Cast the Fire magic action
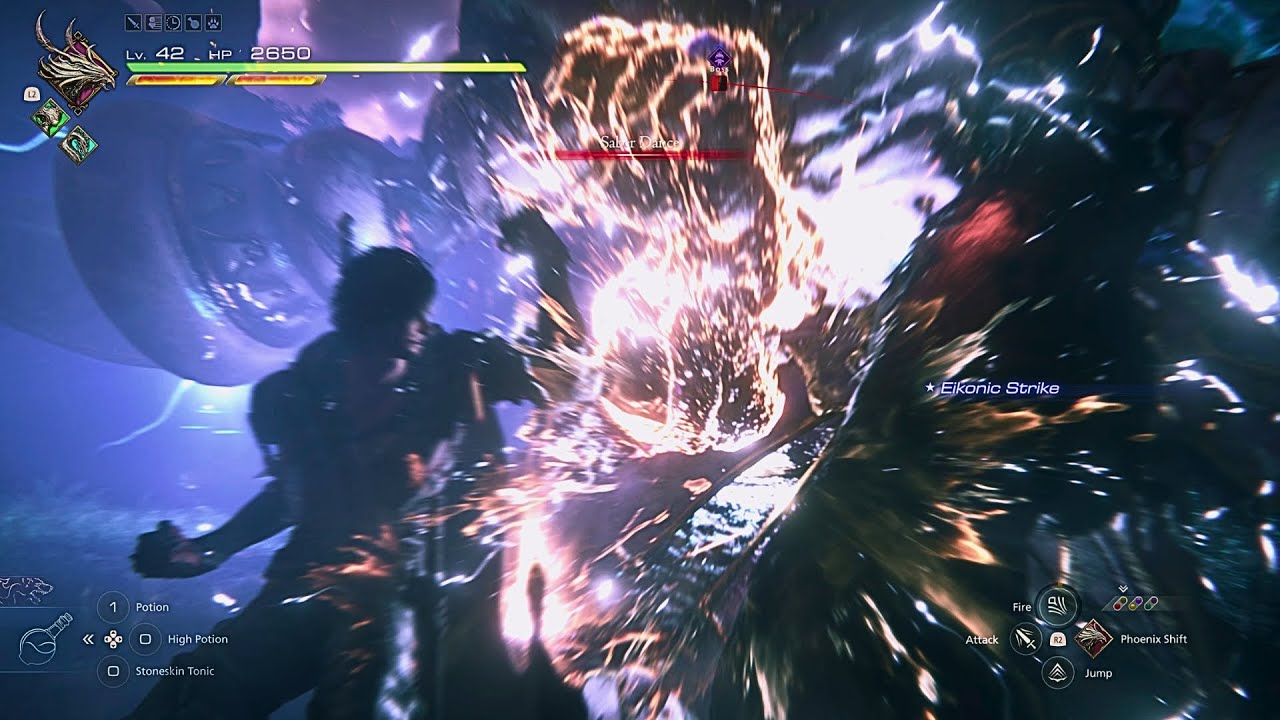The width and height of the screenshot is (1280, 720). [1055, 606]
